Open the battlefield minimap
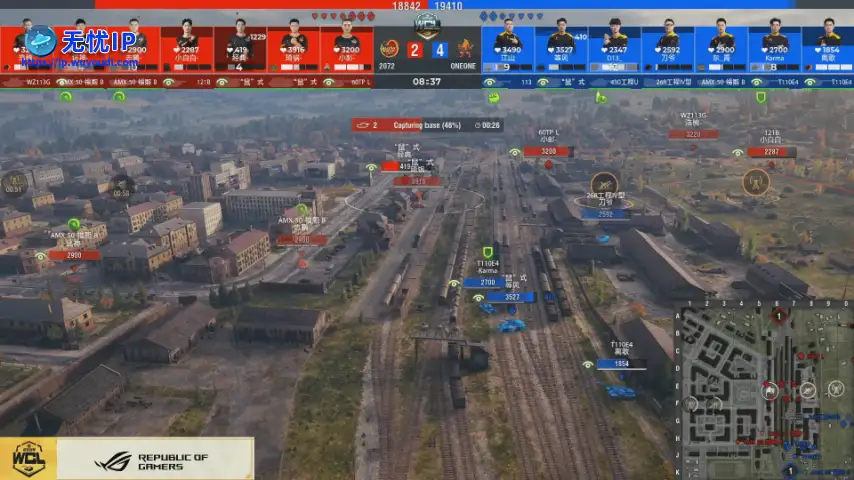This screenshot has width=854, height=480. 766,390
